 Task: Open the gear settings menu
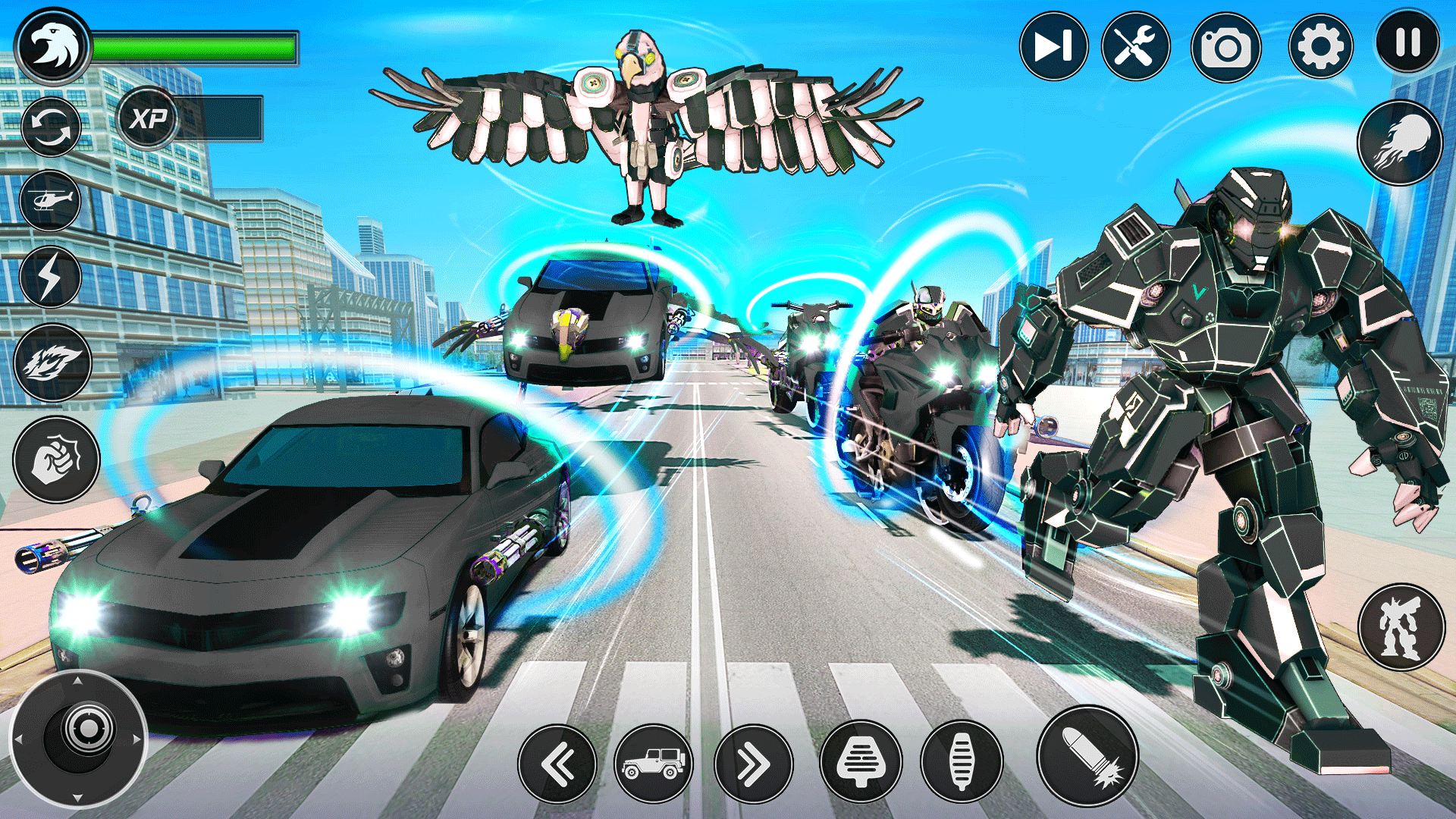point(1320,47)
